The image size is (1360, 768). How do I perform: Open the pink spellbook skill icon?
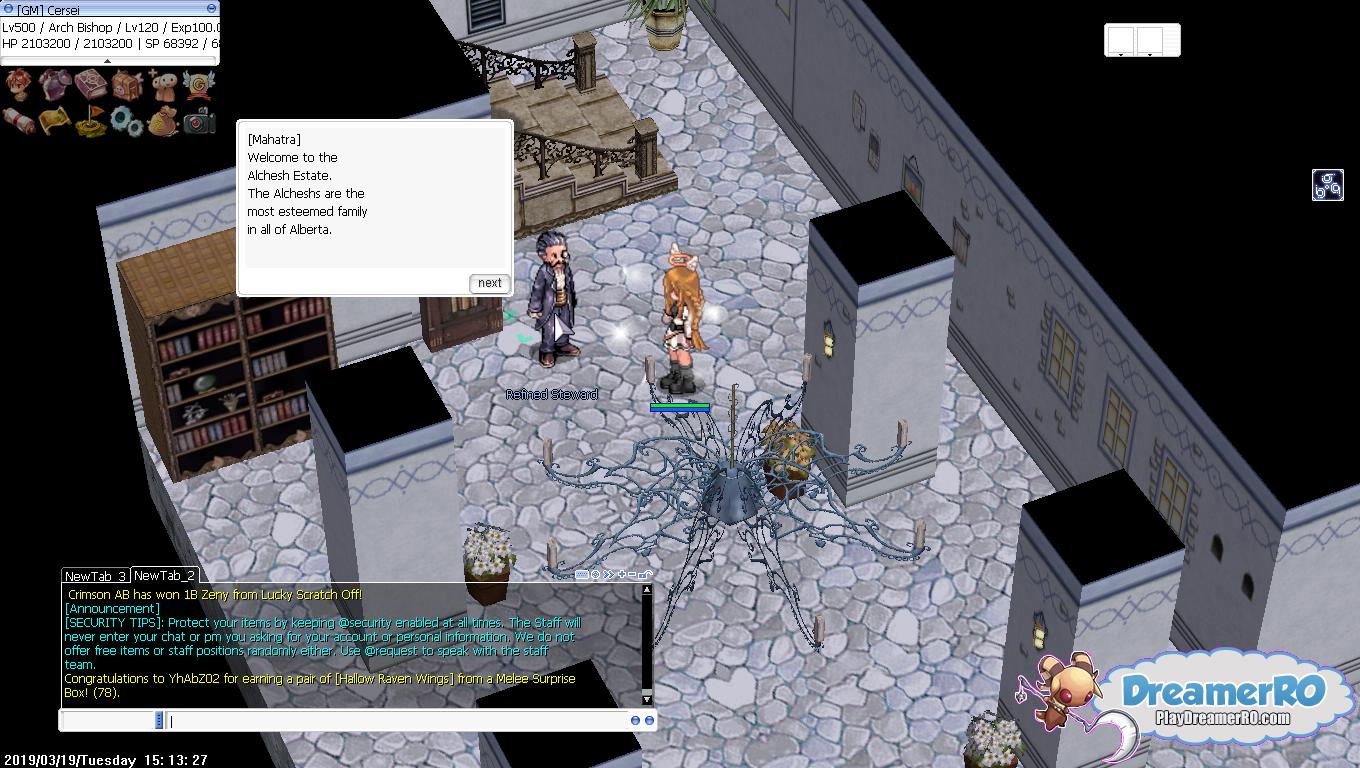(90, 85)
